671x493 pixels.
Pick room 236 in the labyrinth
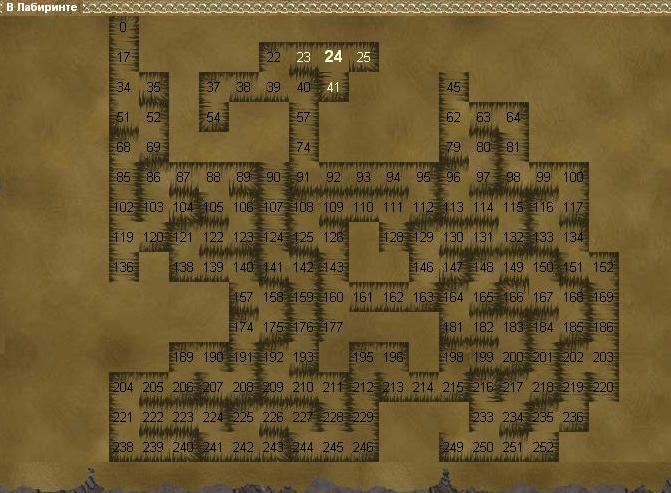[x=573, y=417]
